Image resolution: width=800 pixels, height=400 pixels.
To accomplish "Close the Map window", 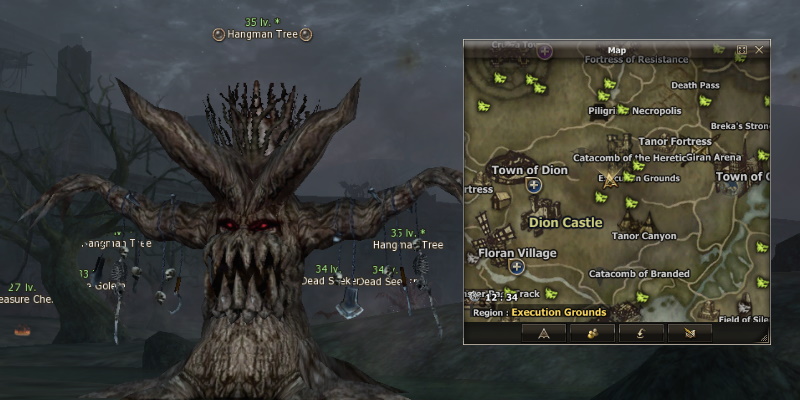I will click(759, 49).
